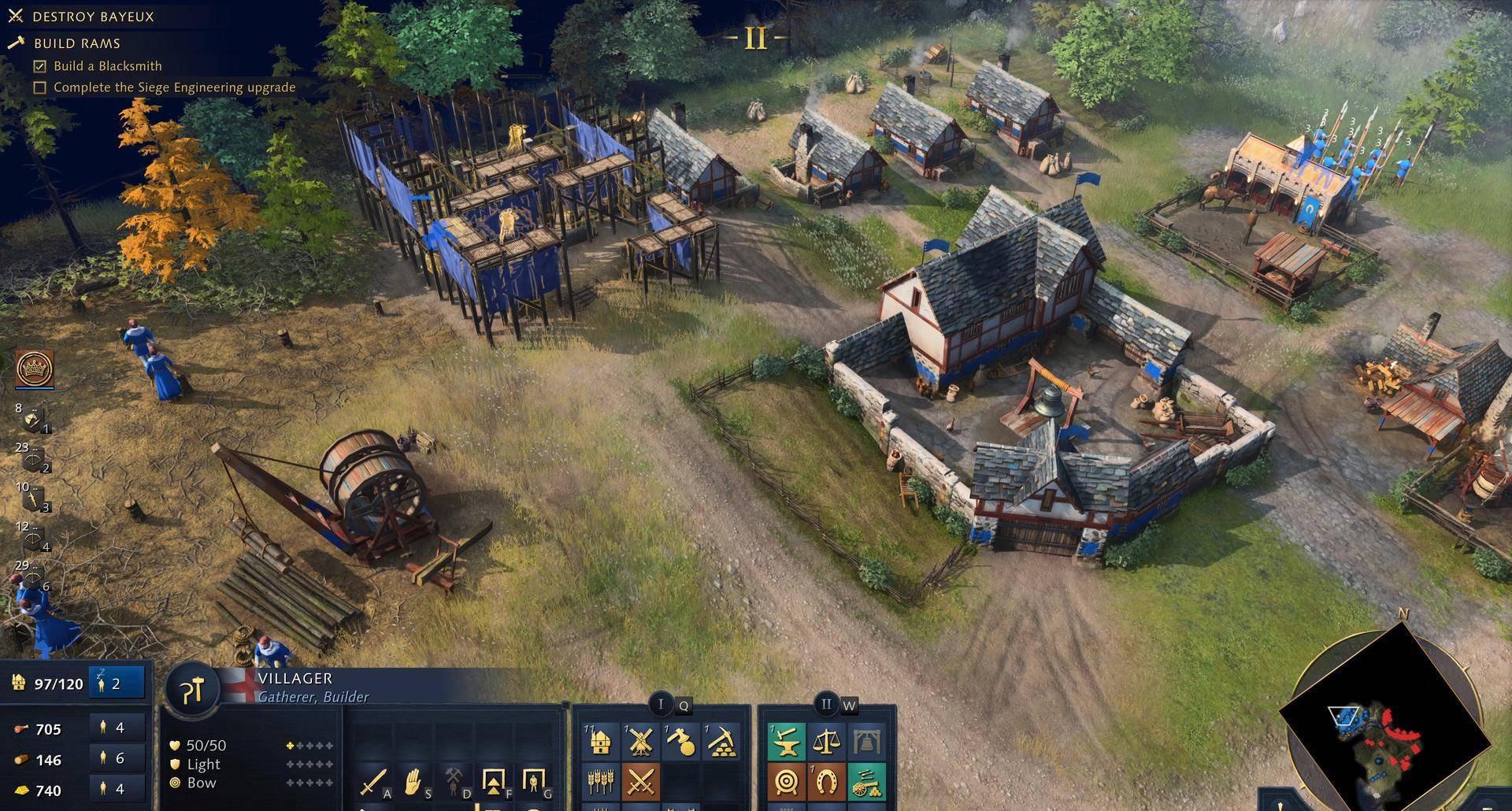The image size is (1512, 811).
Task: Build a Mill with the windmill icon
Action: [640, 742]
